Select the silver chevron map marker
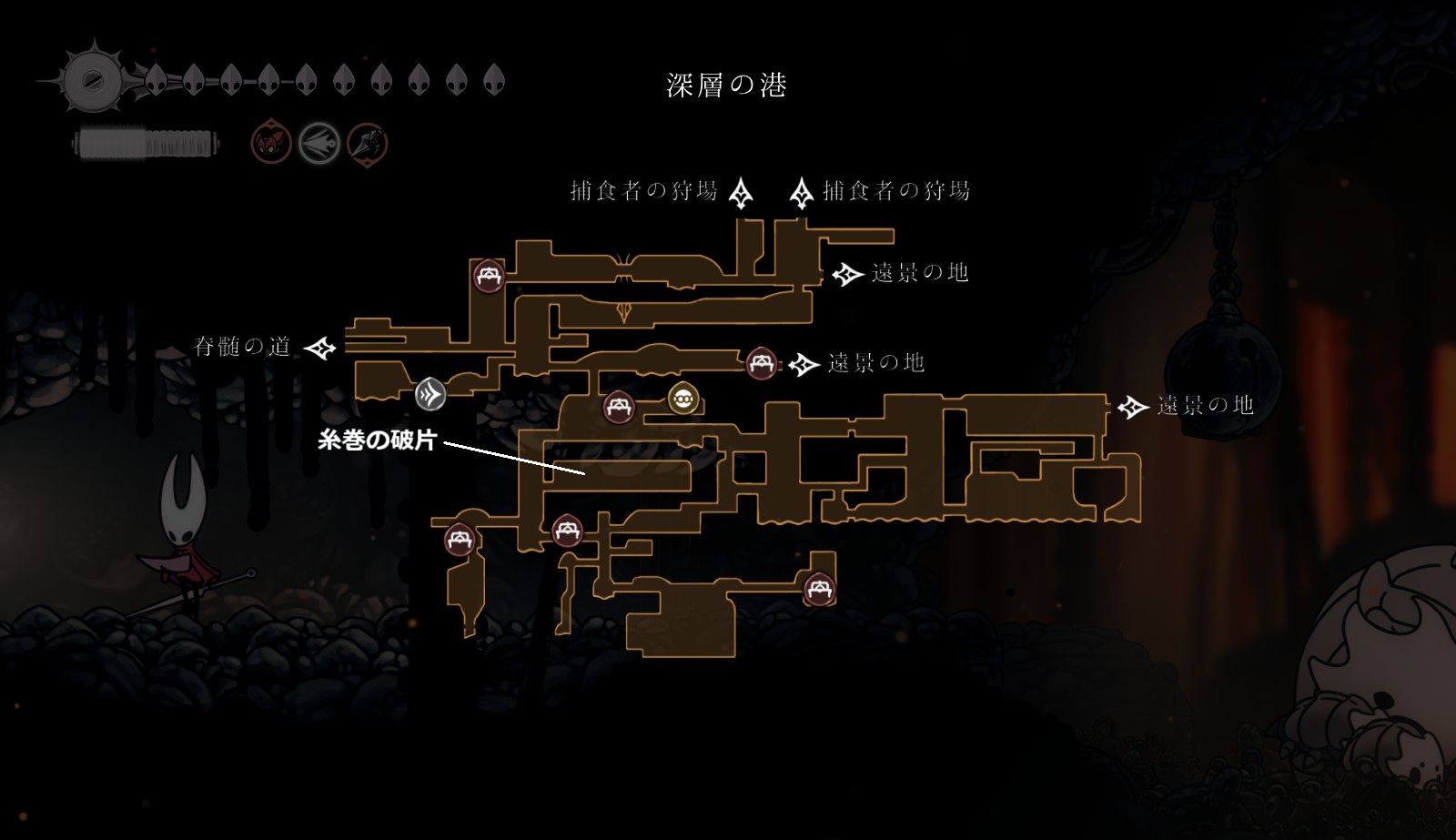1456x840 pixels. [430, 394]
